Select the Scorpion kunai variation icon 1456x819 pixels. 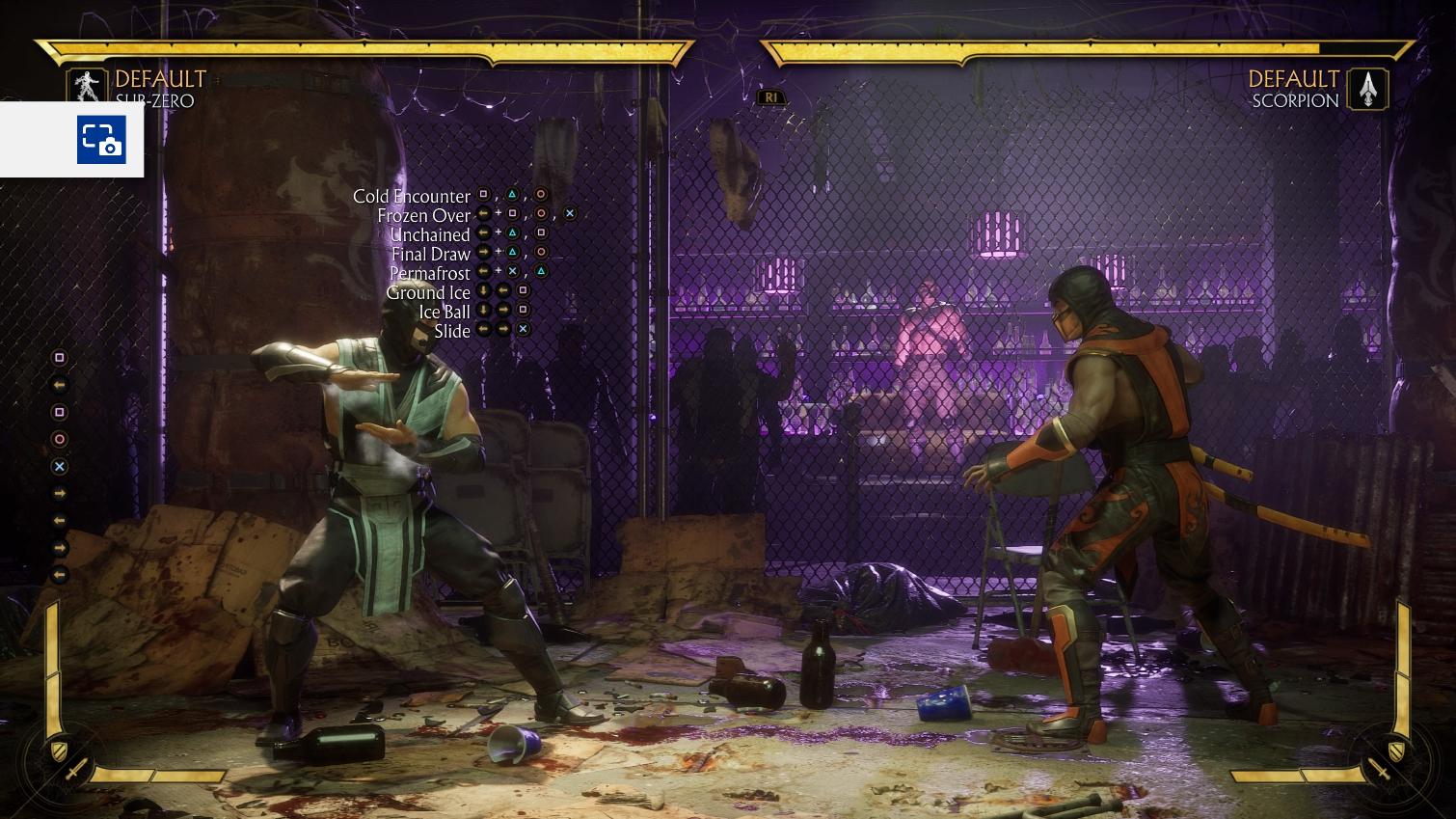click(x=1367, y=89)
